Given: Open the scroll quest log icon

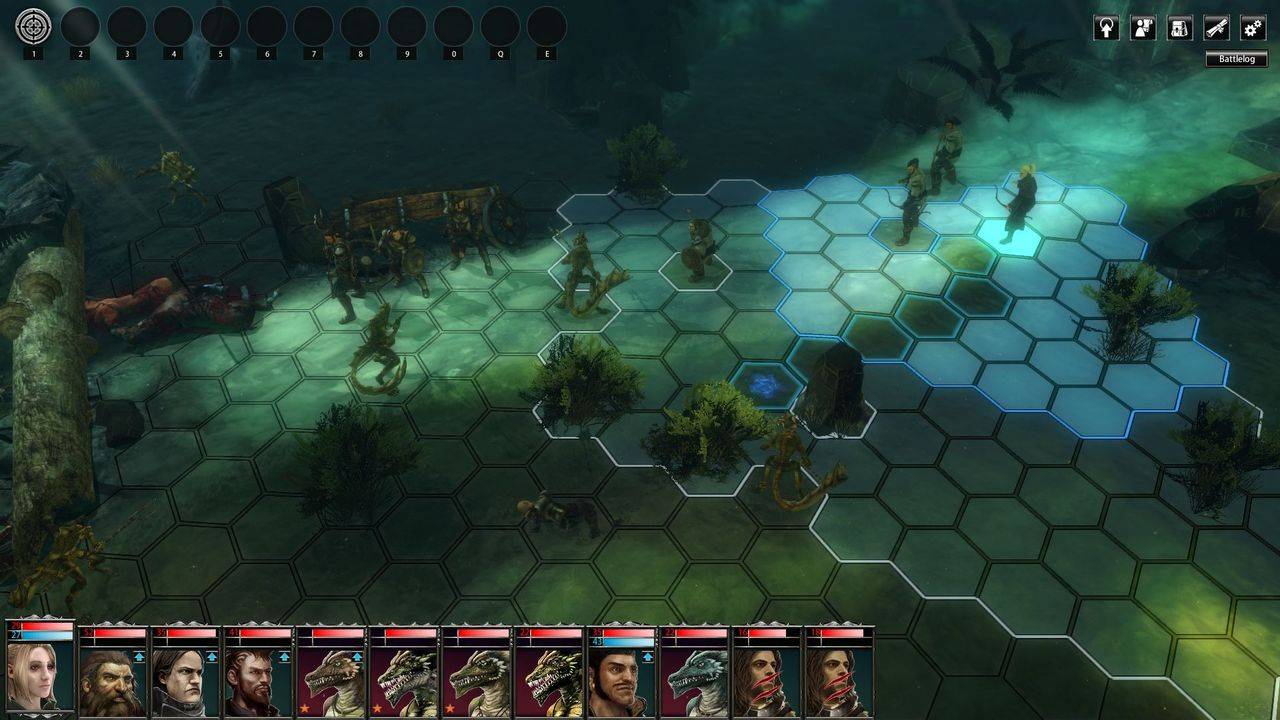Looking at the screenshot, I should click(1216, 28).
